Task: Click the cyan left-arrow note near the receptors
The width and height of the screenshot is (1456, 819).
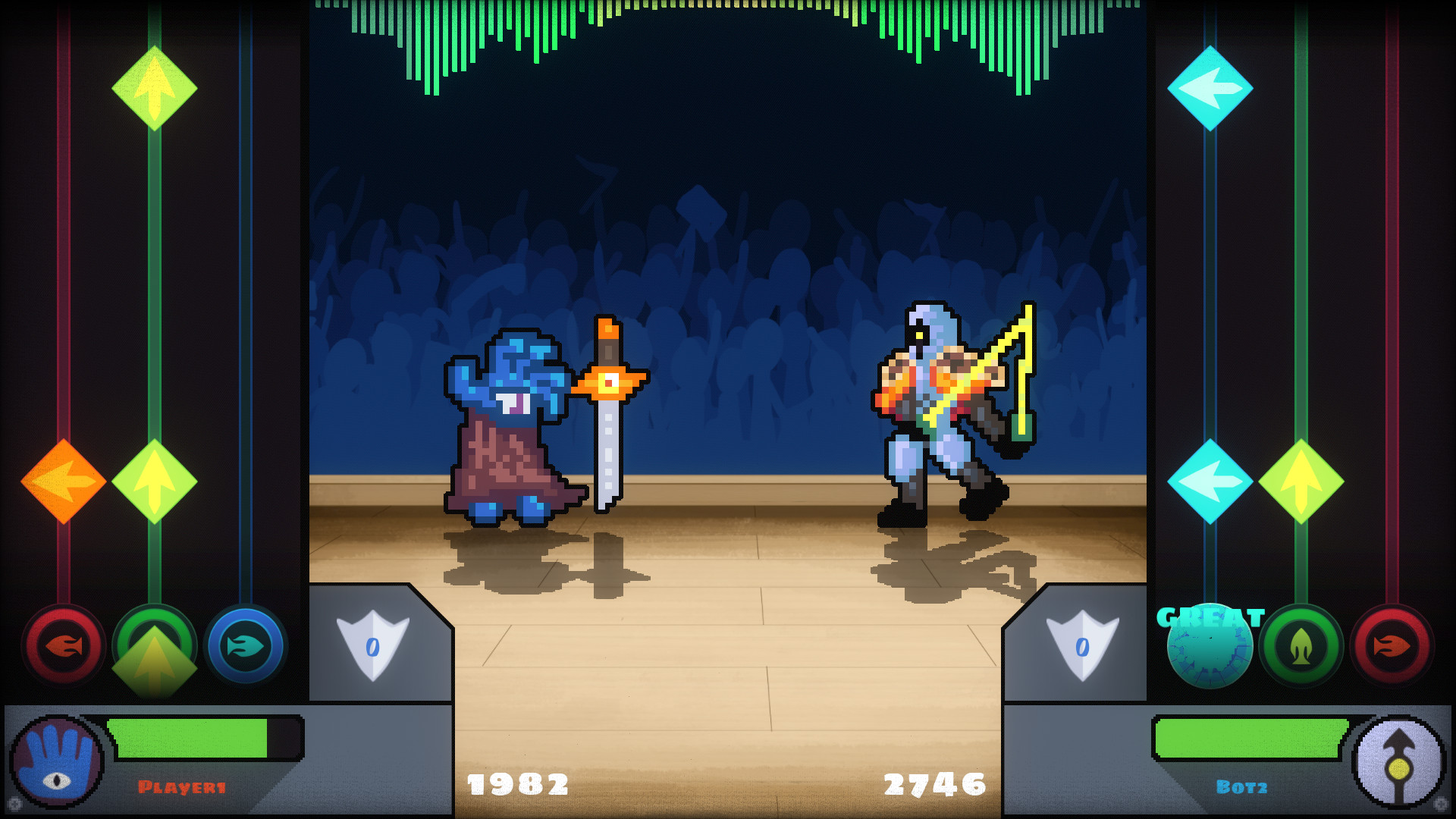Action: [1212, 480]
